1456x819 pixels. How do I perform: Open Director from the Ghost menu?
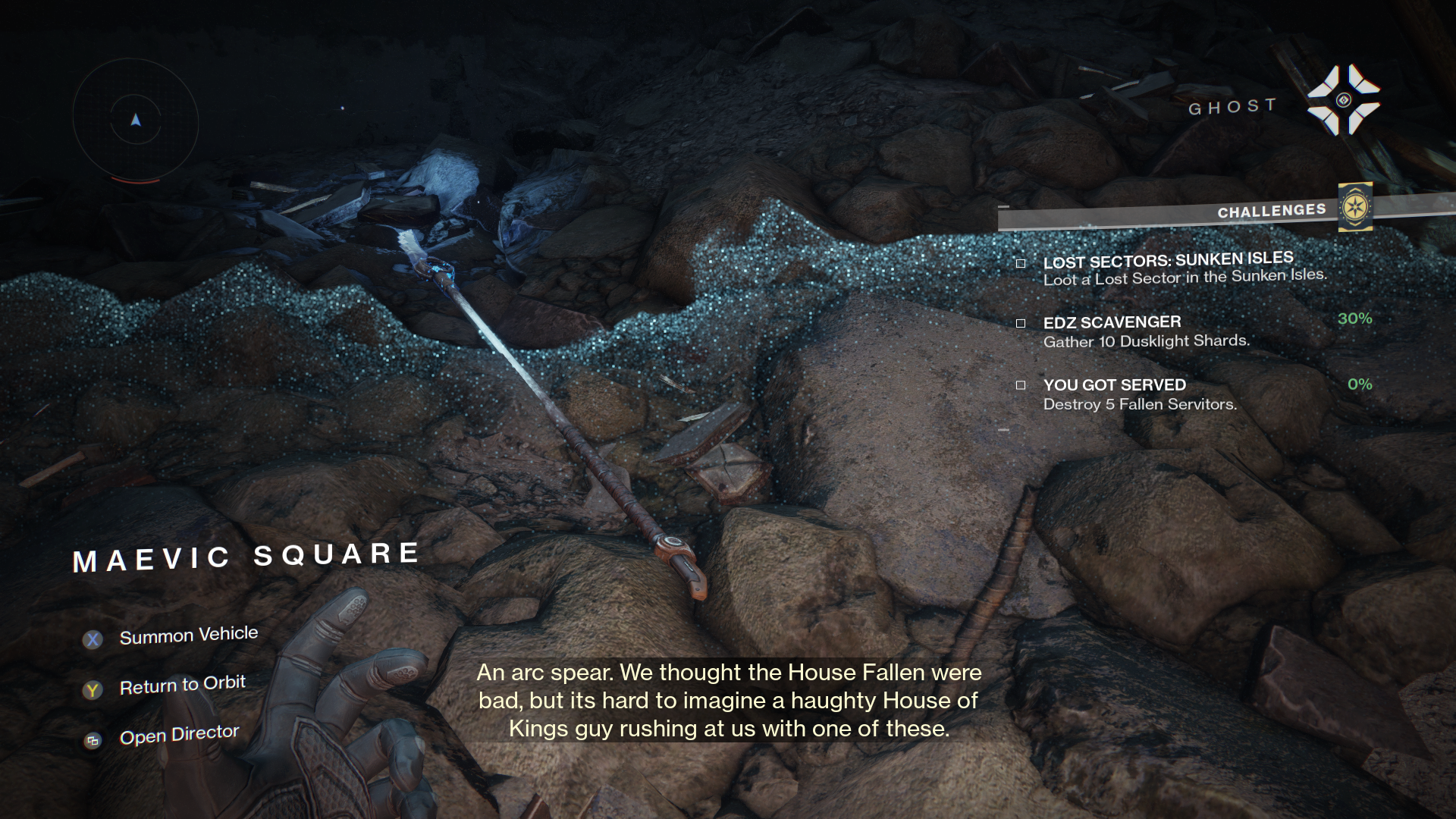coord(179,735)
